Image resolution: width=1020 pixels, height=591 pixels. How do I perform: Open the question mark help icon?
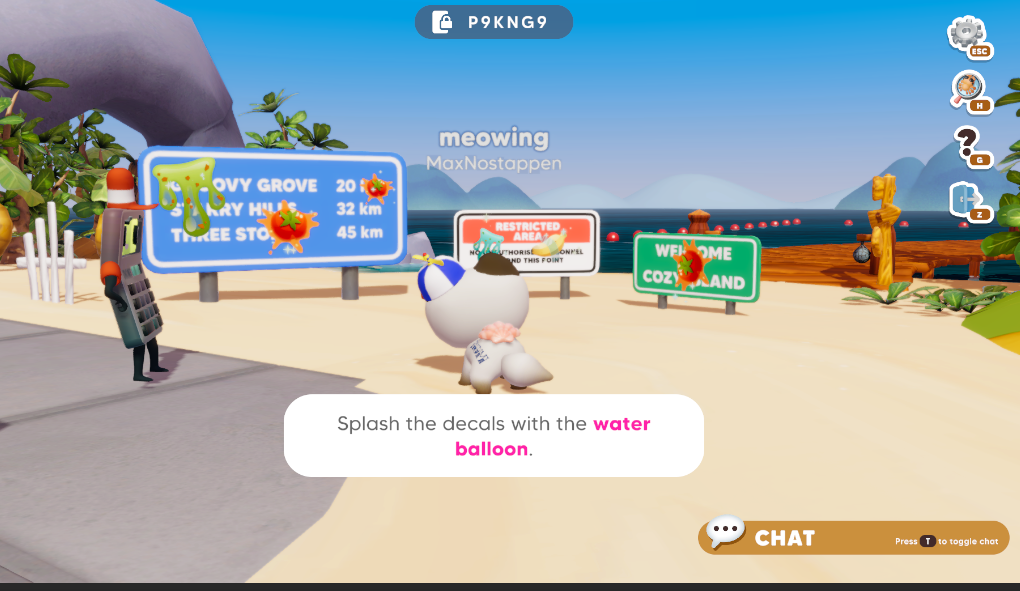[x=967, y=143]
